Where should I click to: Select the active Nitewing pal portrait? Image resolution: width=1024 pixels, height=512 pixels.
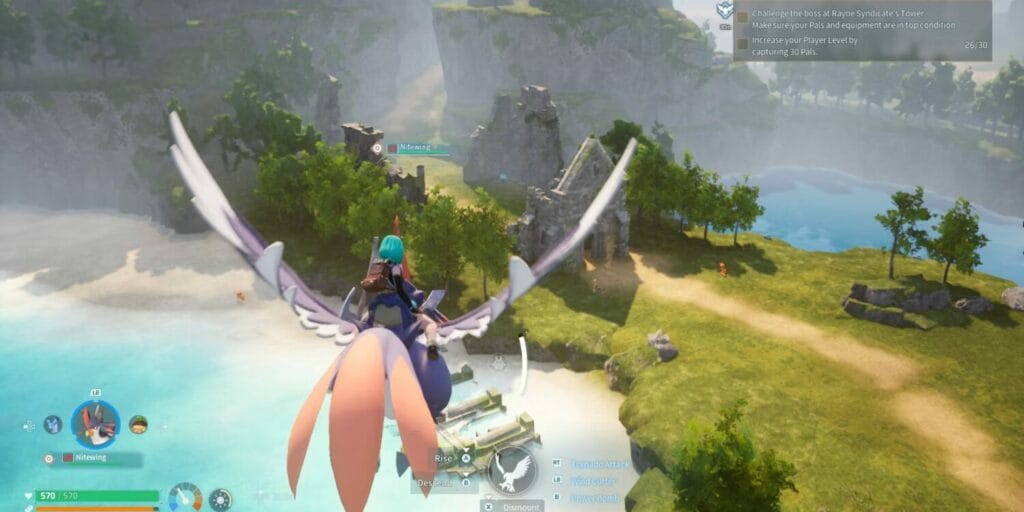click(96, 424)
